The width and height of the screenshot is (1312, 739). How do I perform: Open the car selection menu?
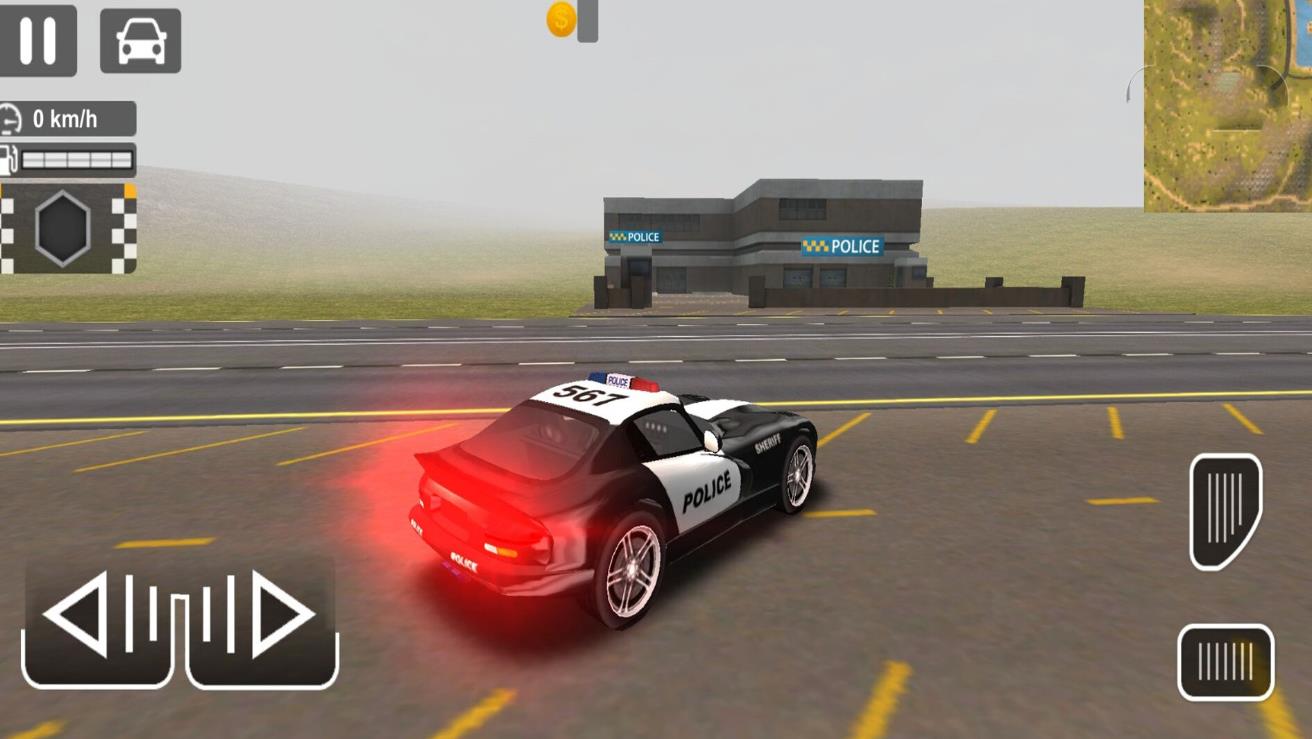tap(140, 40)
